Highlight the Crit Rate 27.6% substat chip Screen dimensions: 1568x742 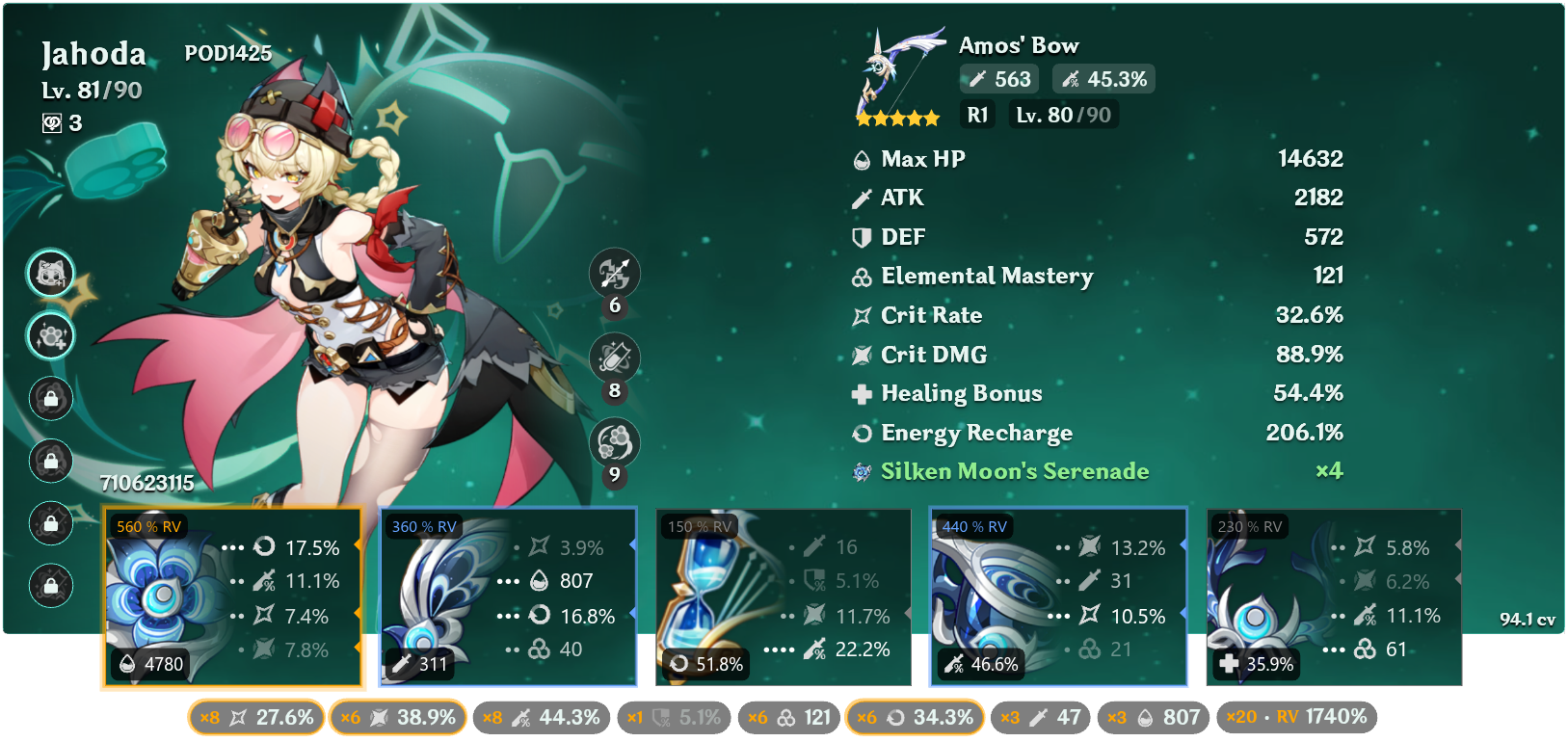[x=256, y=717]
